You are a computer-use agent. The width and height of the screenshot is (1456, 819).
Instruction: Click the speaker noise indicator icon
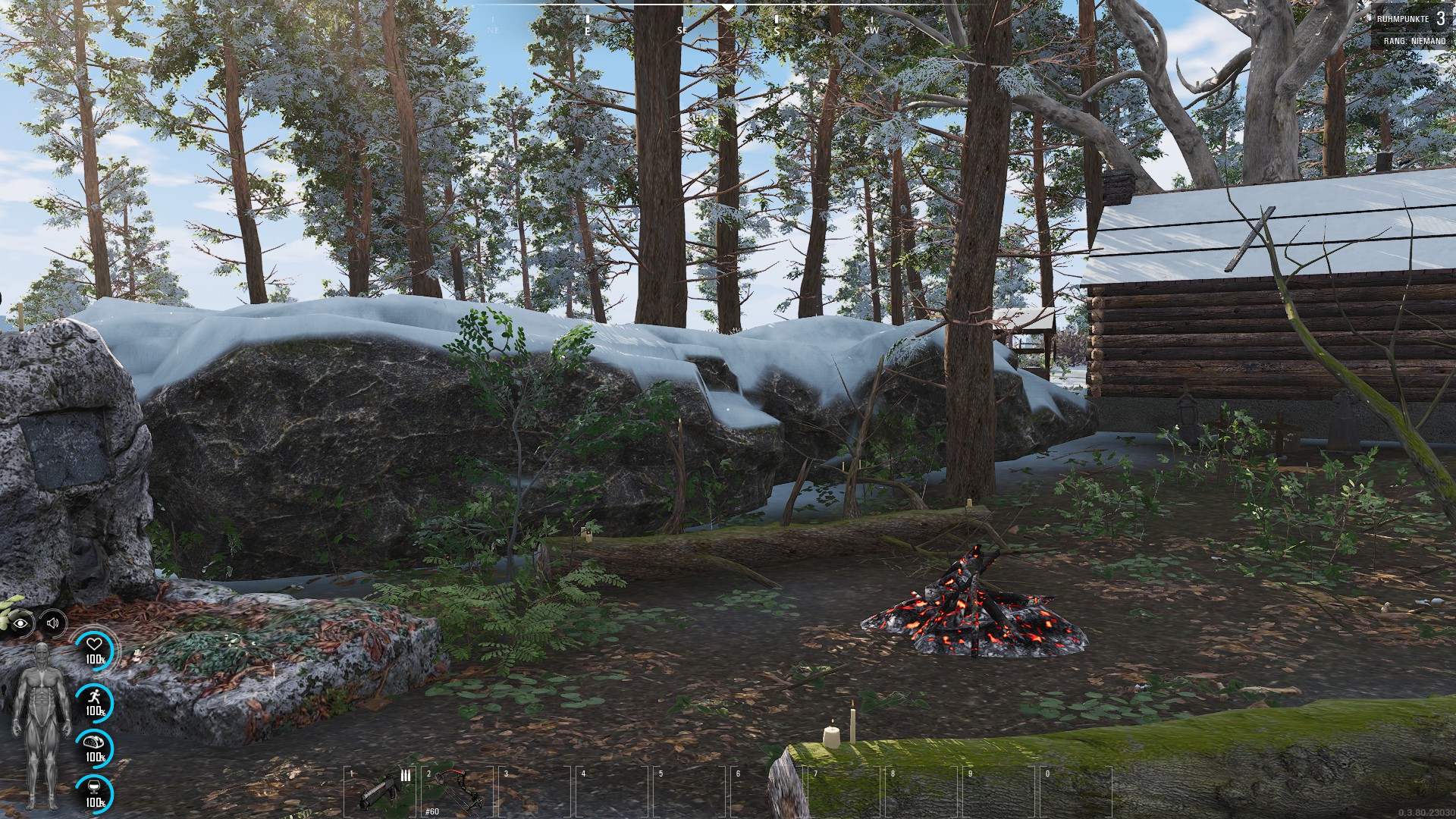52,623
